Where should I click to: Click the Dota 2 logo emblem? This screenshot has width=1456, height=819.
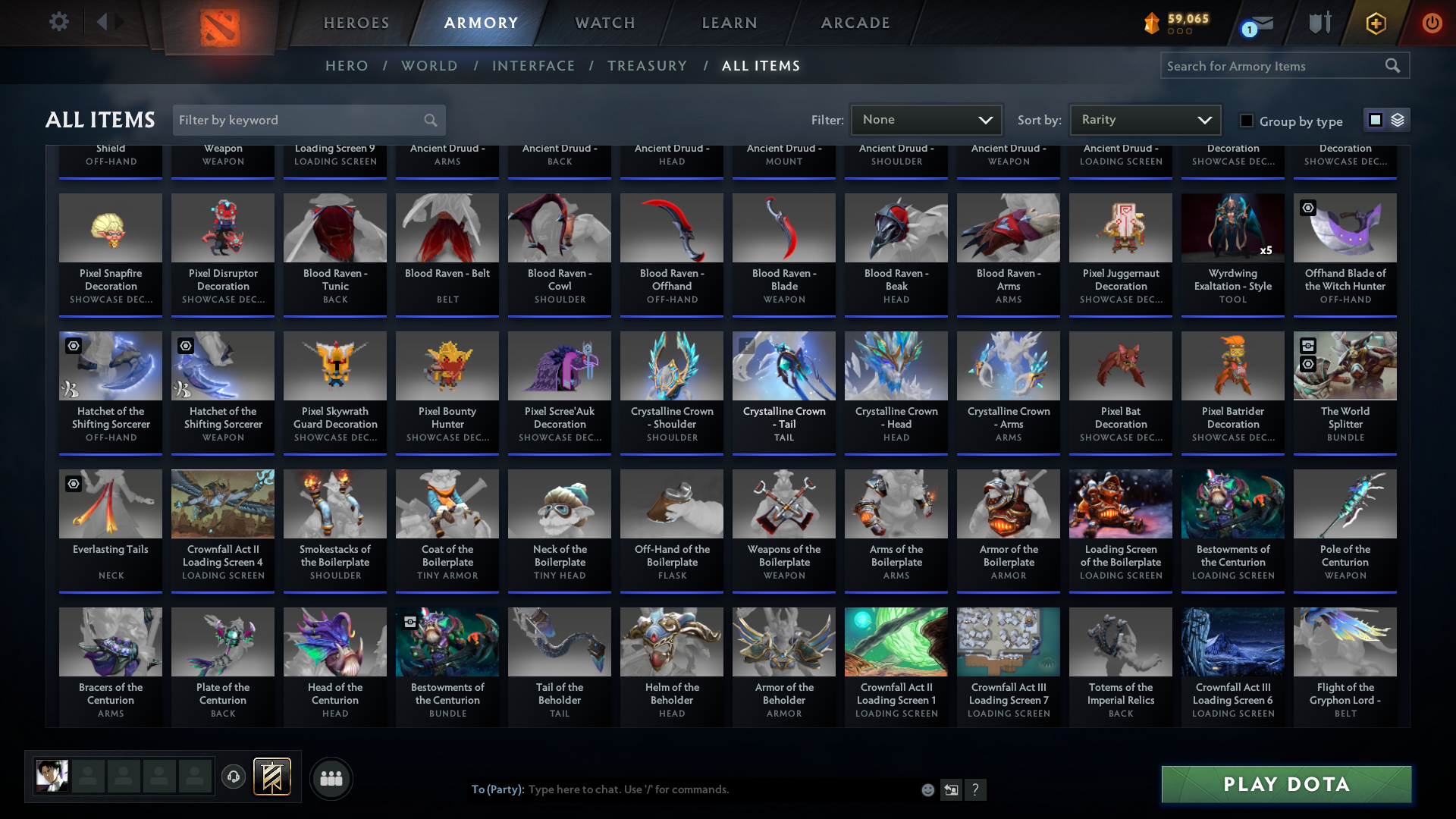pyautogui.click(x=220, y=24)
